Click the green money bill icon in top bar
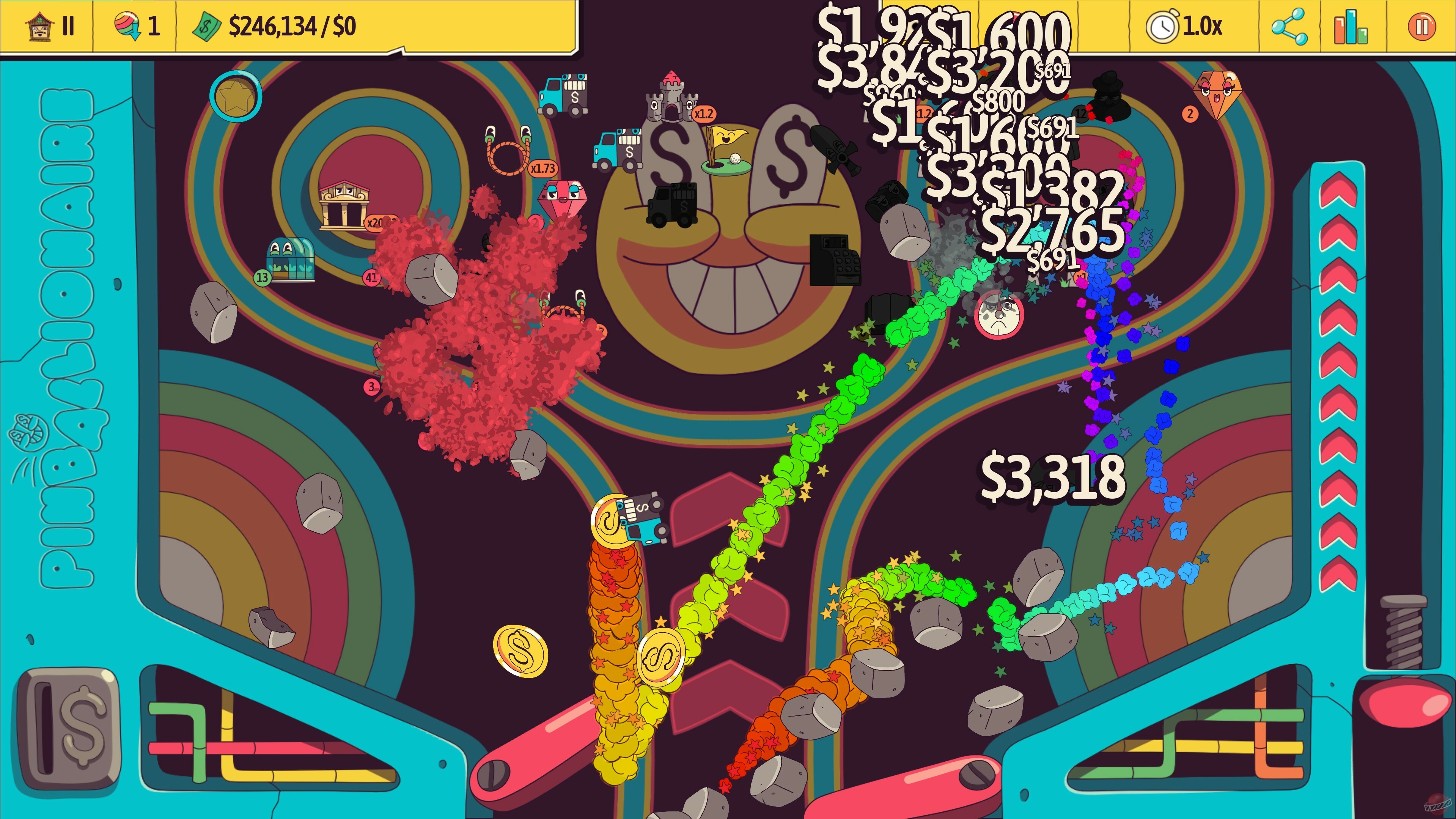Image resolution: width=1456 pixels, height=819 pixels. (x=206, y=25)
